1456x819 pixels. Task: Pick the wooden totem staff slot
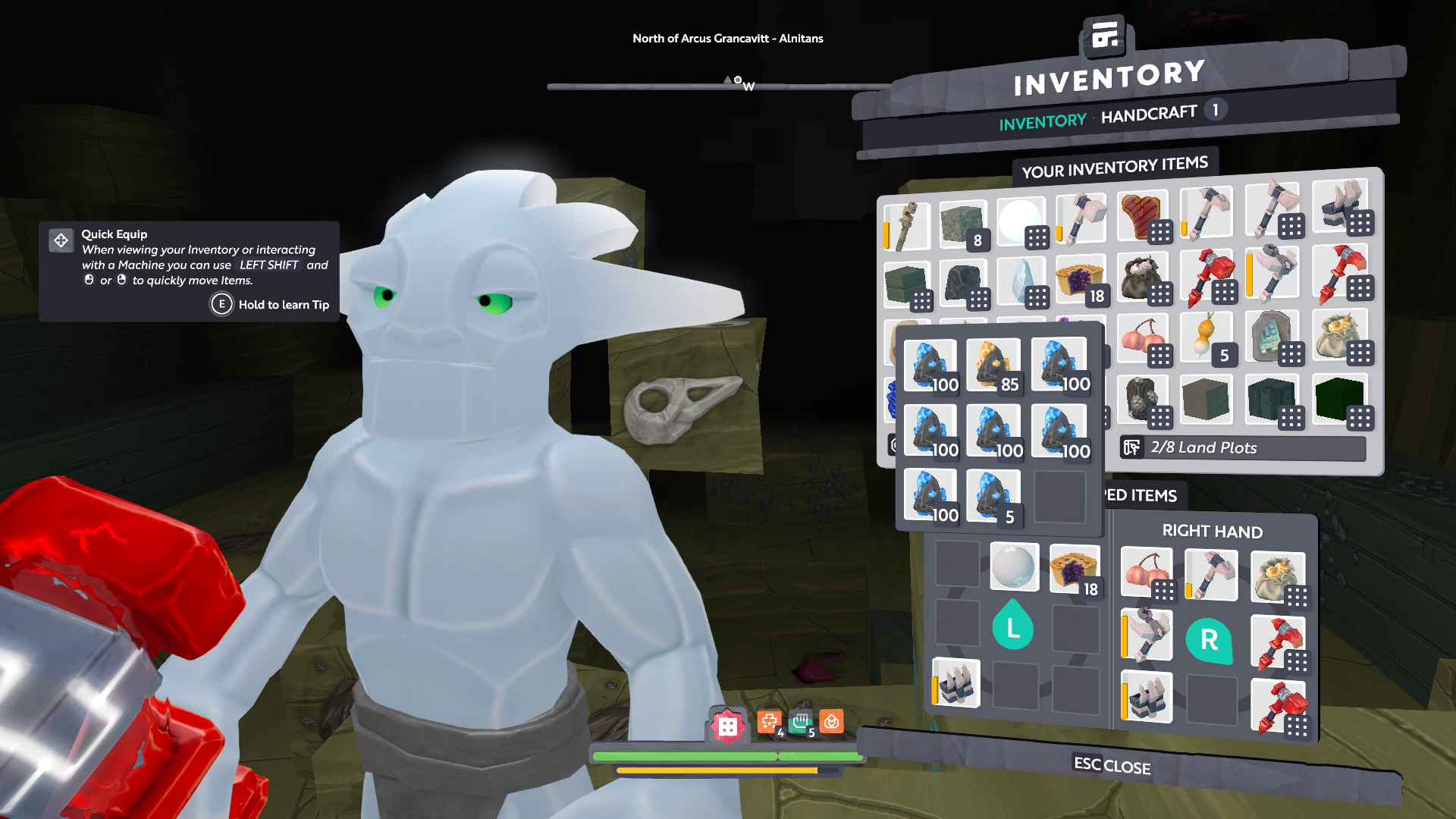(905, 226)
